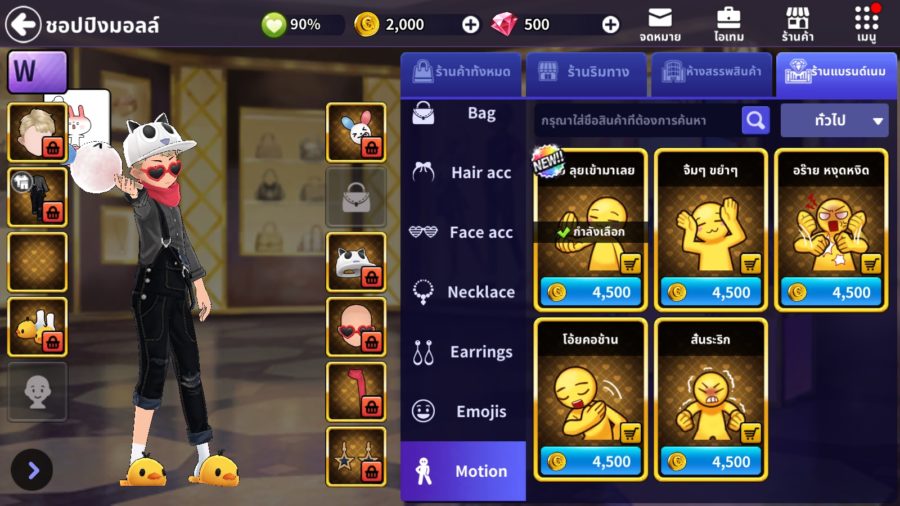Image resolution: width=900 pixels, height=506 pixels.
Task: Select the Necklace category
Action: (x=462, y=292)
